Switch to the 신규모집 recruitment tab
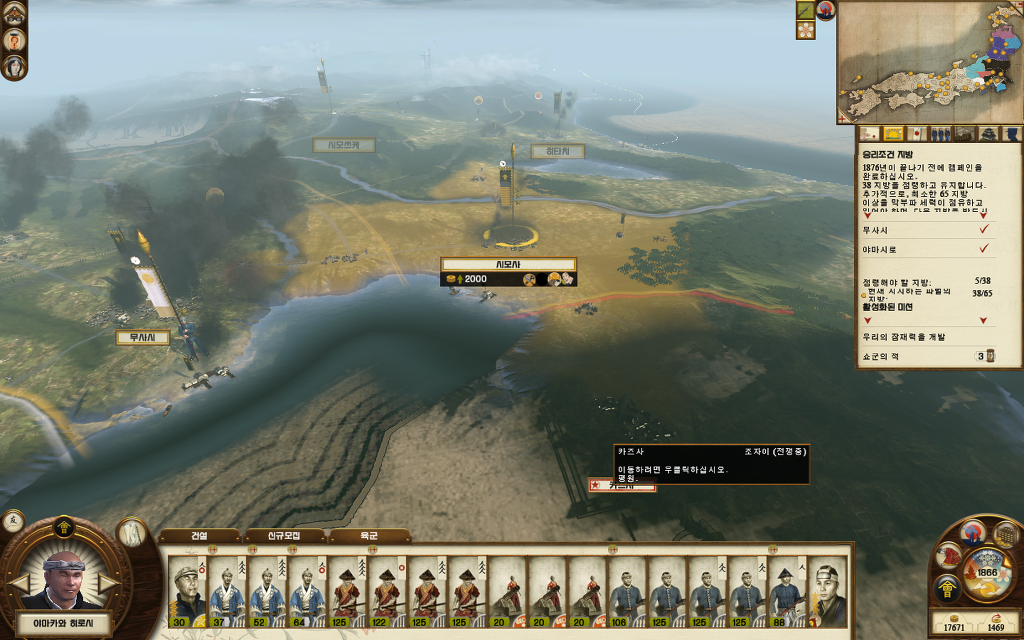 [285, 536]
